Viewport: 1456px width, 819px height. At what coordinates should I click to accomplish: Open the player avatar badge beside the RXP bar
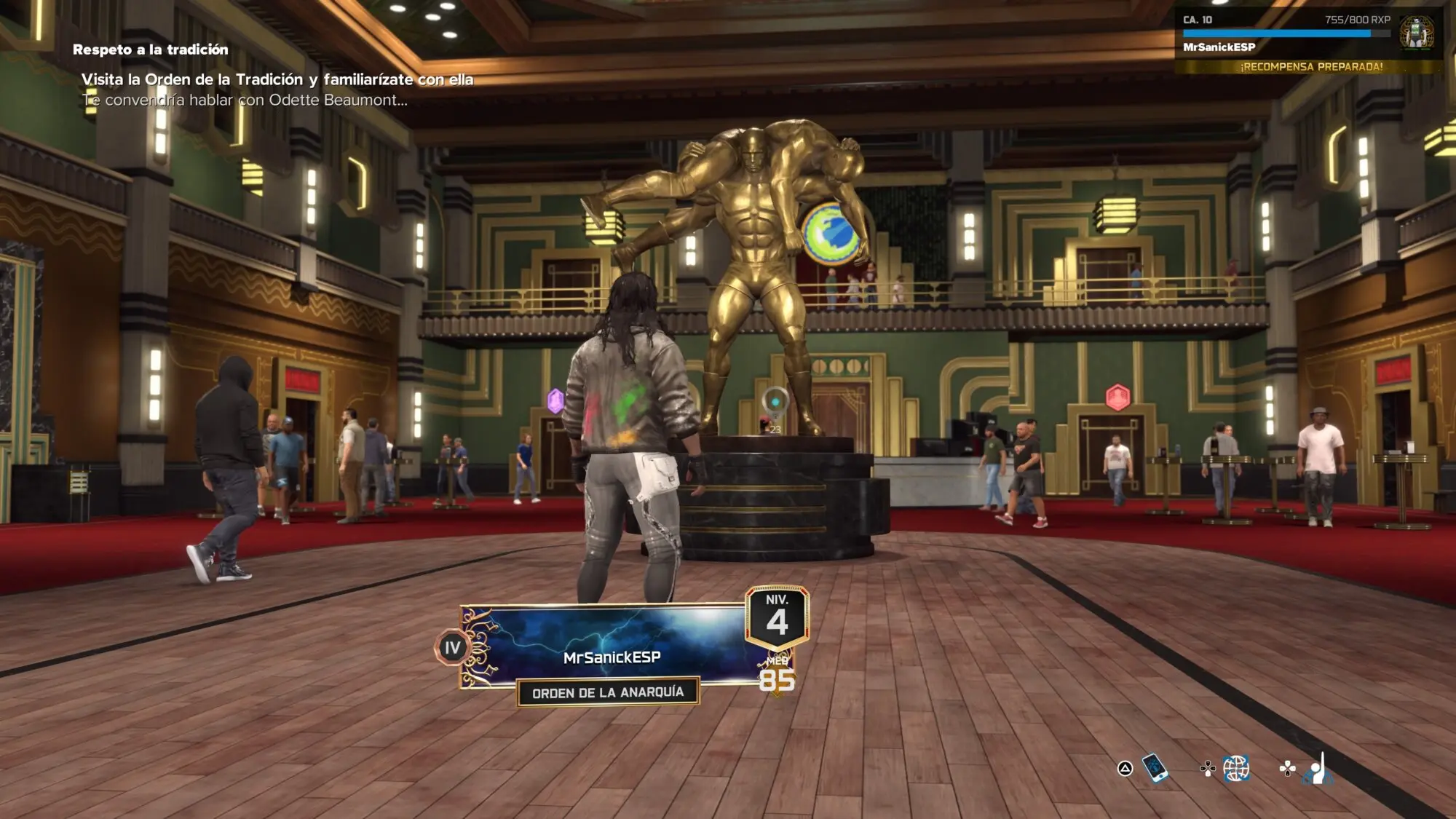tap(1416, 33)
